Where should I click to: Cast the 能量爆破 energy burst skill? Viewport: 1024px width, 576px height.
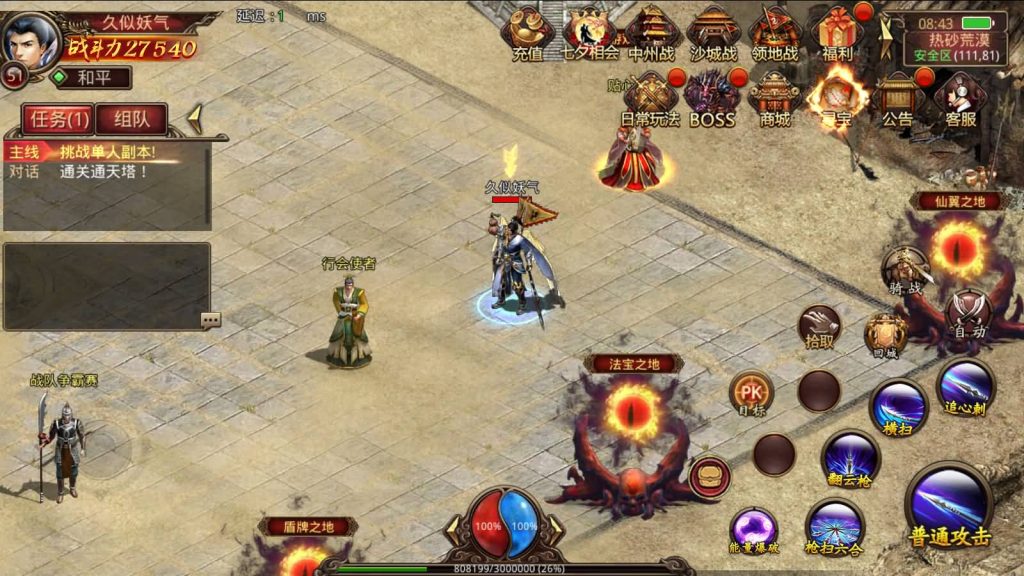point(753,529)
